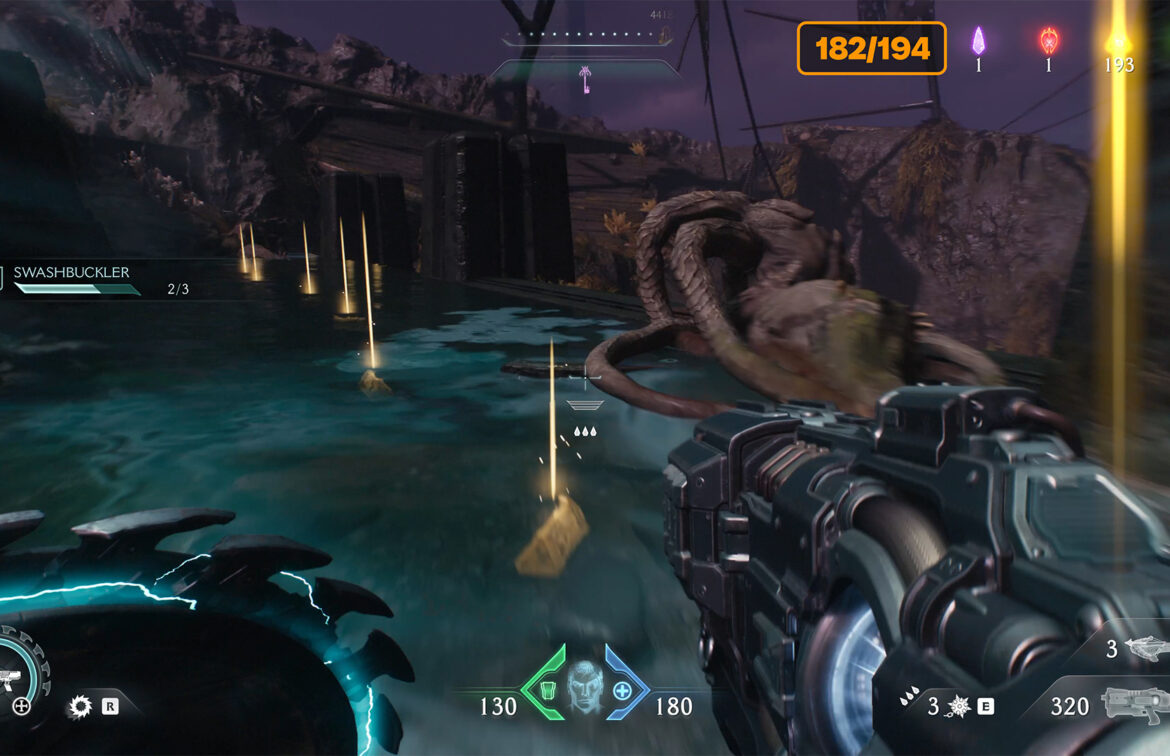Click the red flame token icon
The width and height of the screenshot is (1170, 756).
pos(1048,42)
